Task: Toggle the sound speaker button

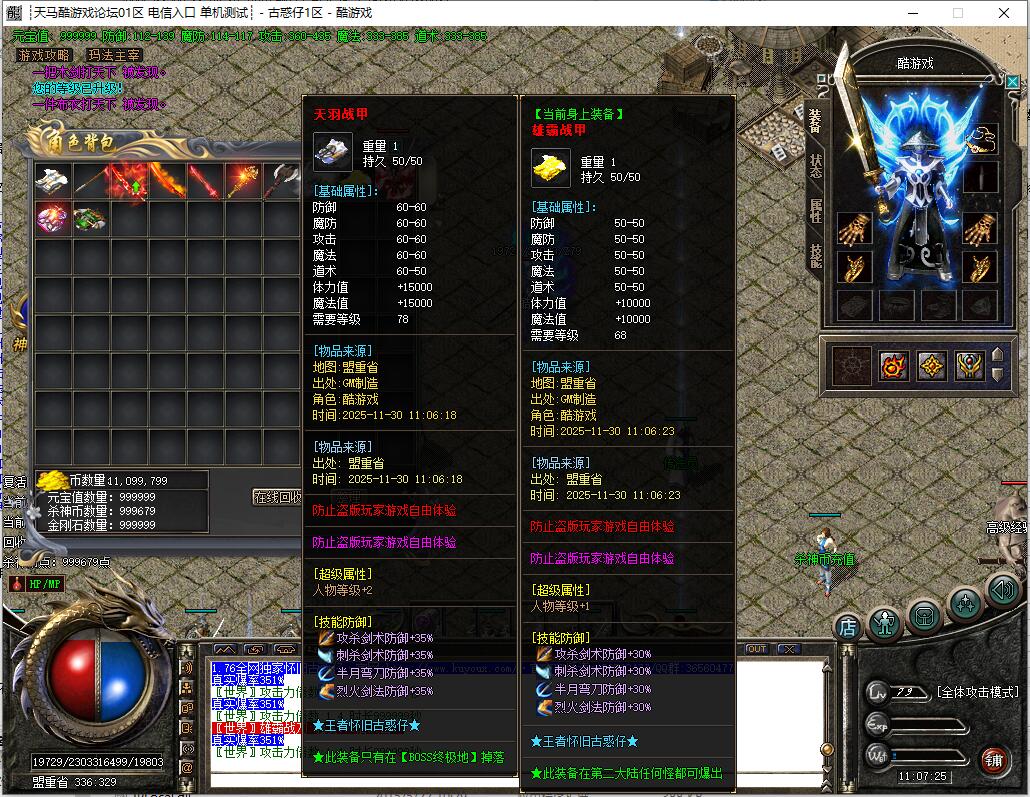Action: pos(1003,589)
